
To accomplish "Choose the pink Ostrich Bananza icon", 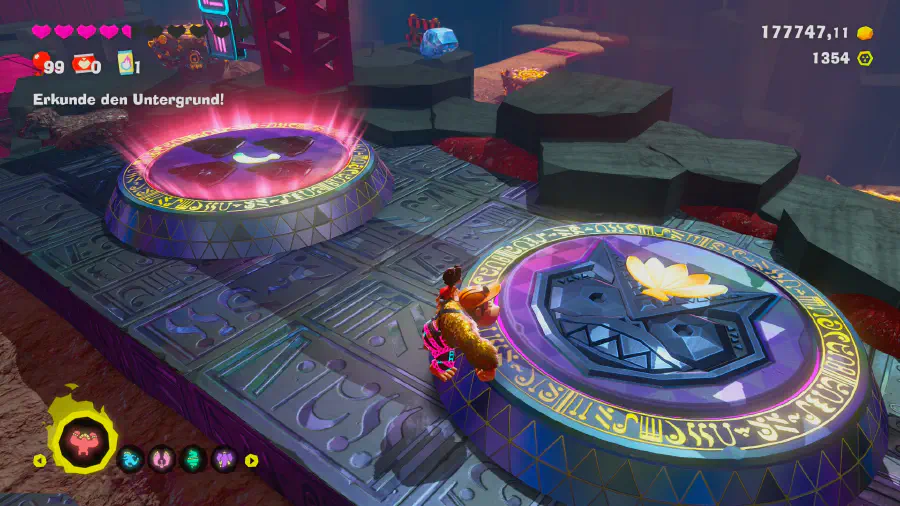I will point(161,460).
